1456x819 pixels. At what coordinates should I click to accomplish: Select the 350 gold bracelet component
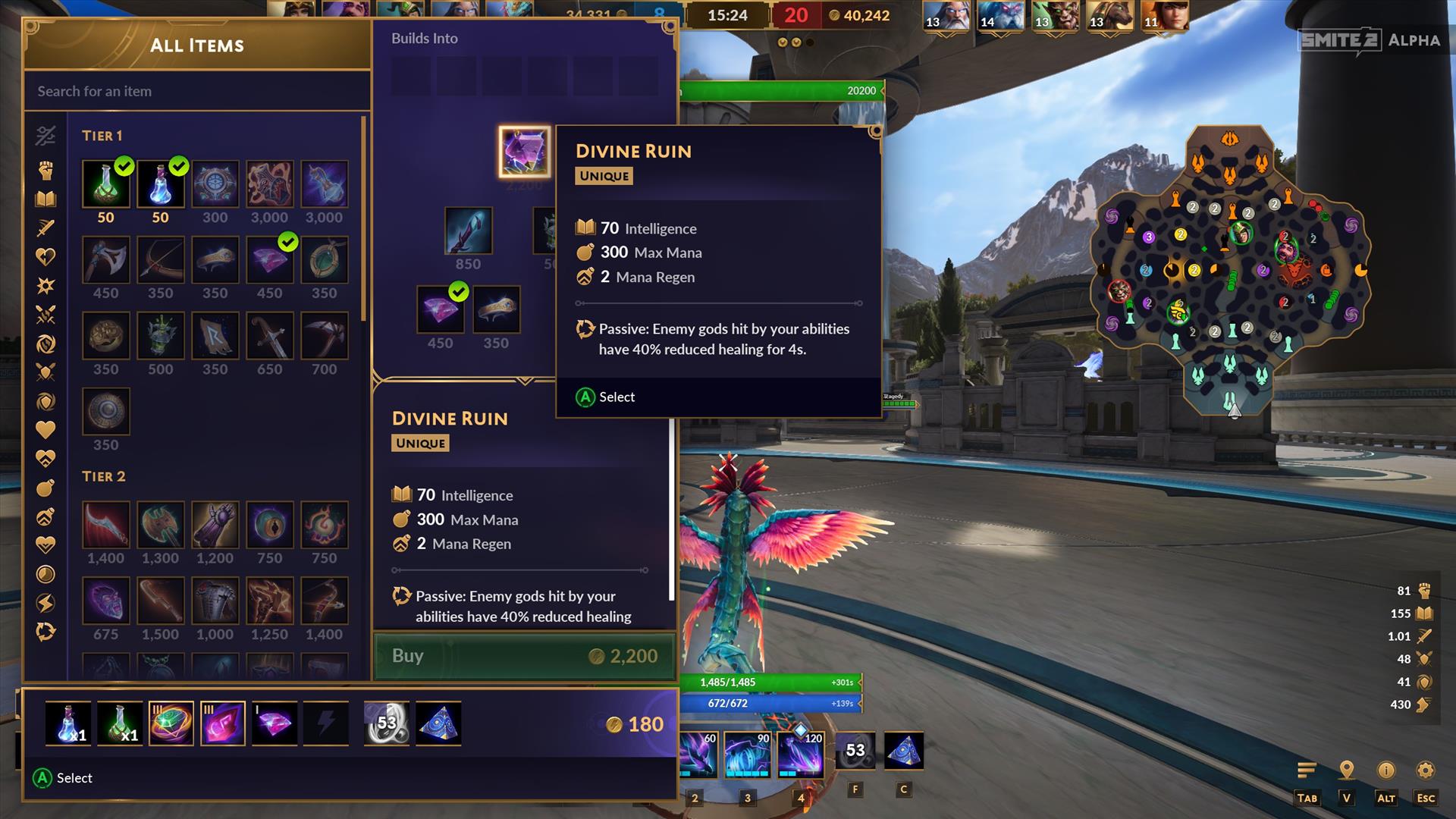tap(496, 309)
